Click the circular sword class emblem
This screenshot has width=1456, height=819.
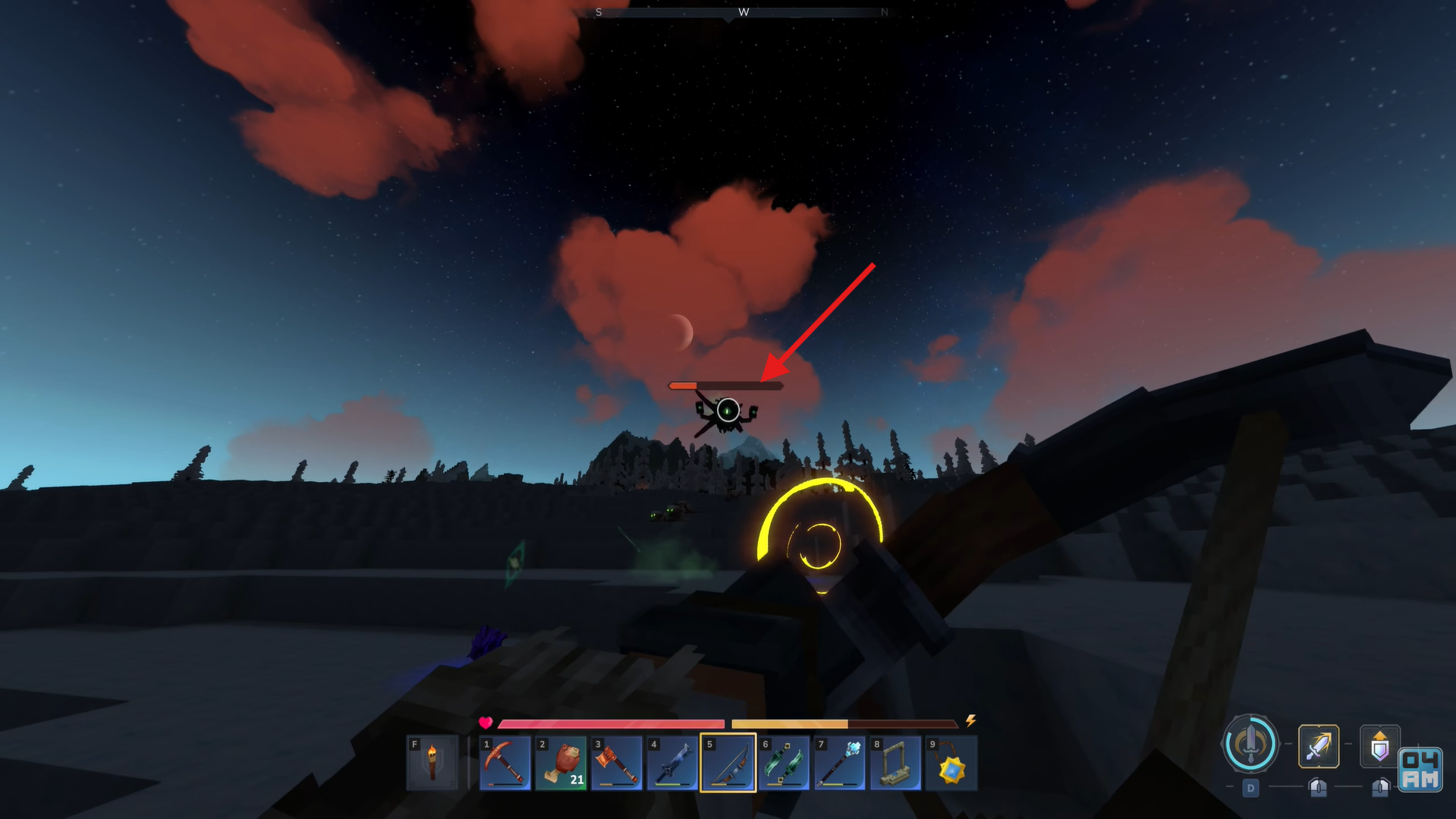1250,747
